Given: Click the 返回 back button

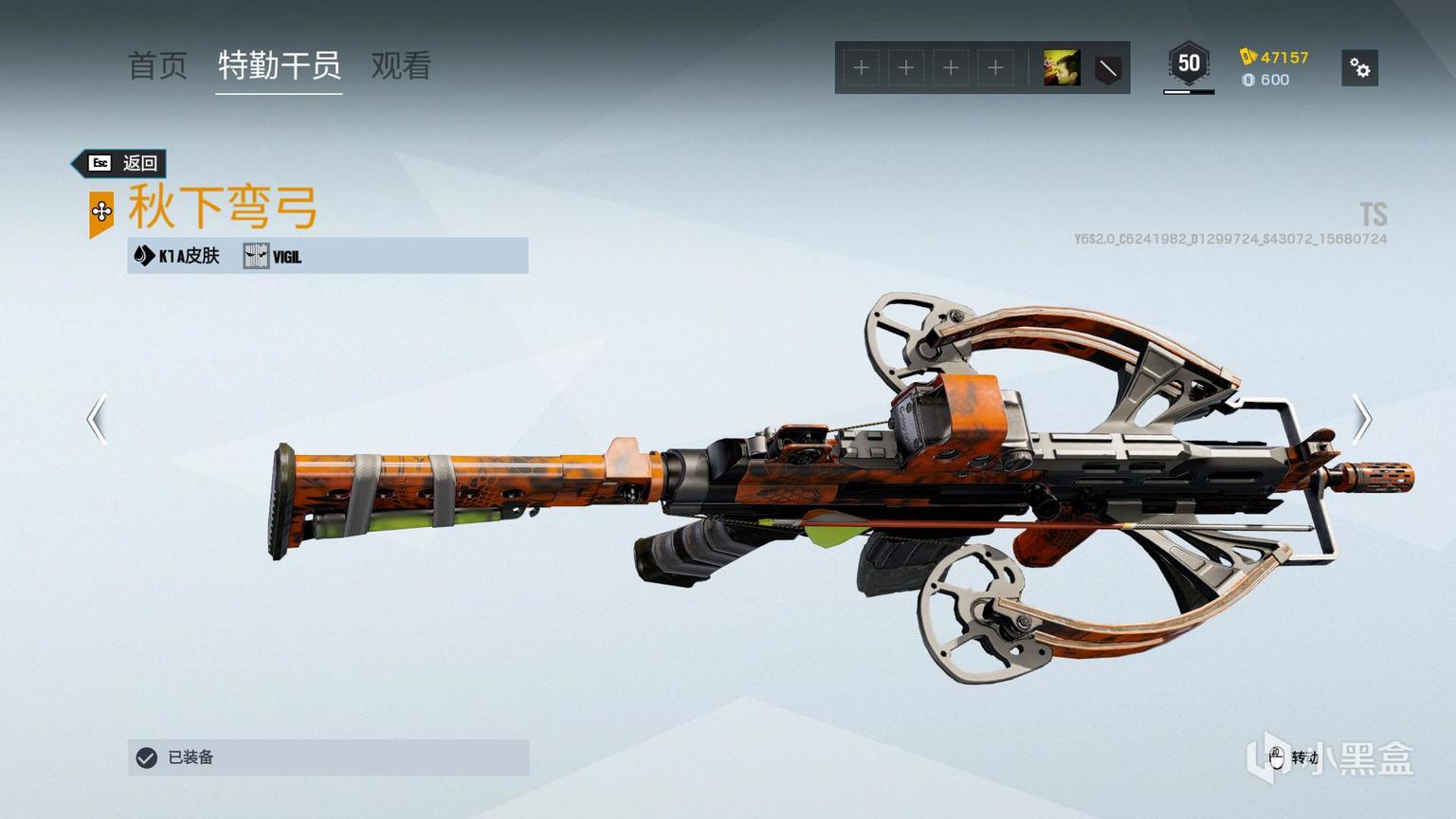Looking at the screenshot, I should [122, 163].
